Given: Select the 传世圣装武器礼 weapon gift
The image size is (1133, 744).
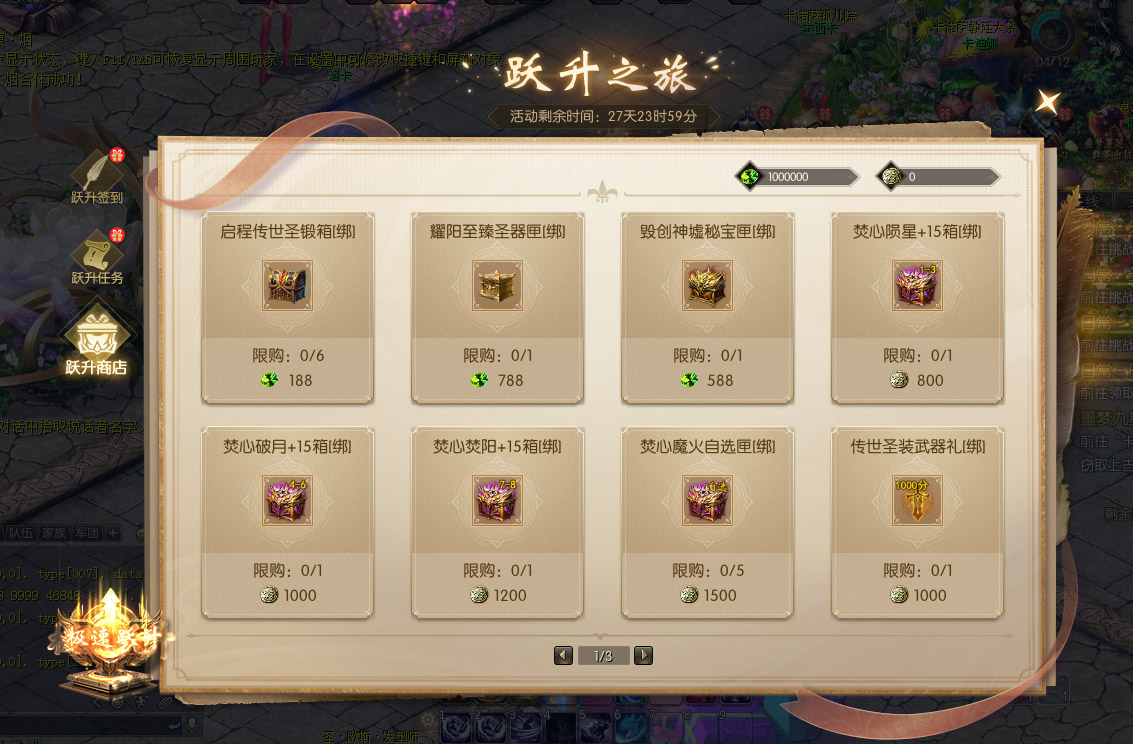Looking at the screenshot, I should coord(918,501).
